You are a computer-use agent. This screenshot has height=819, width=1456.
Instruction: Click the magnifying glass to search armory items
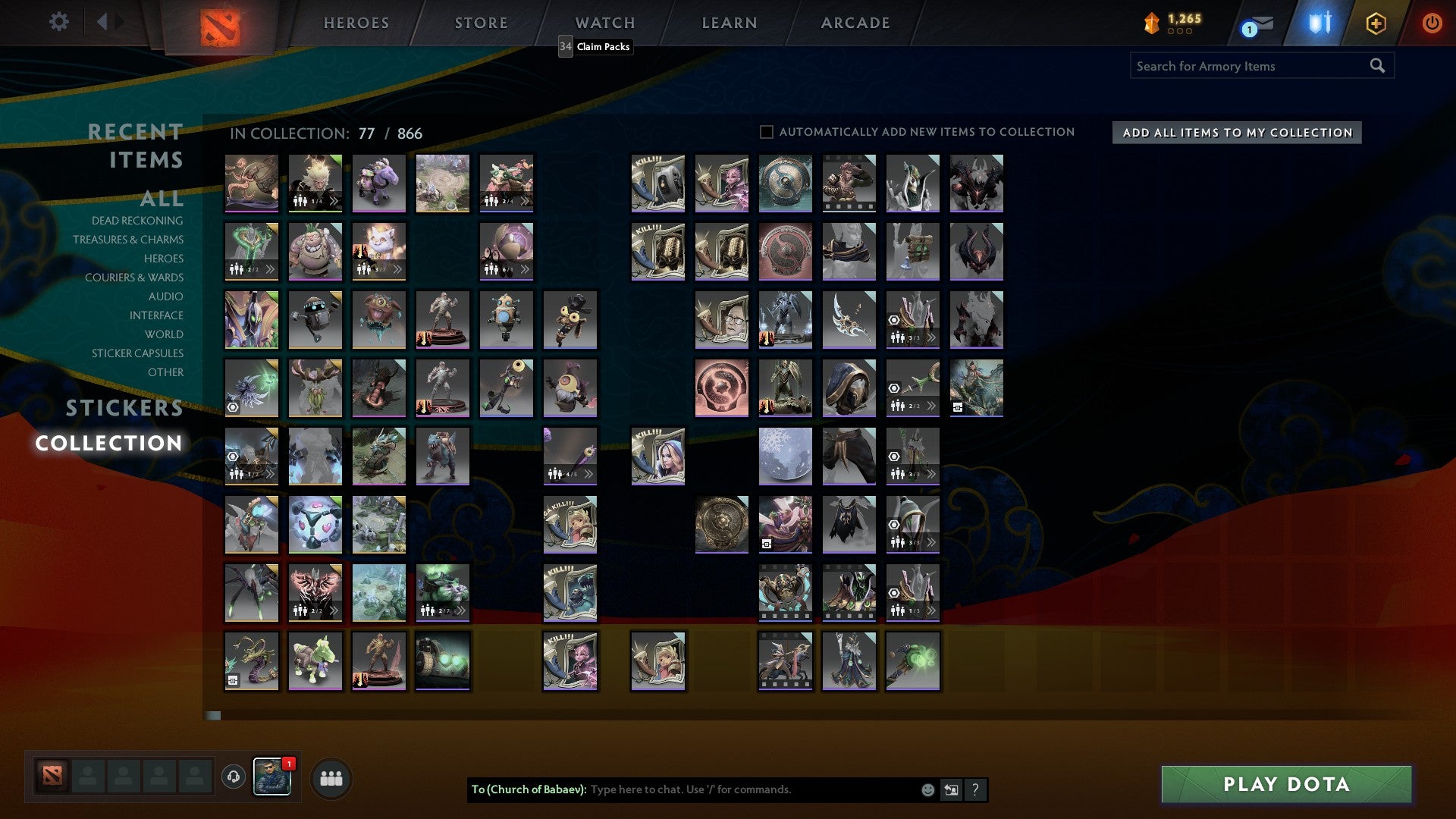[x=1376, y=66]
